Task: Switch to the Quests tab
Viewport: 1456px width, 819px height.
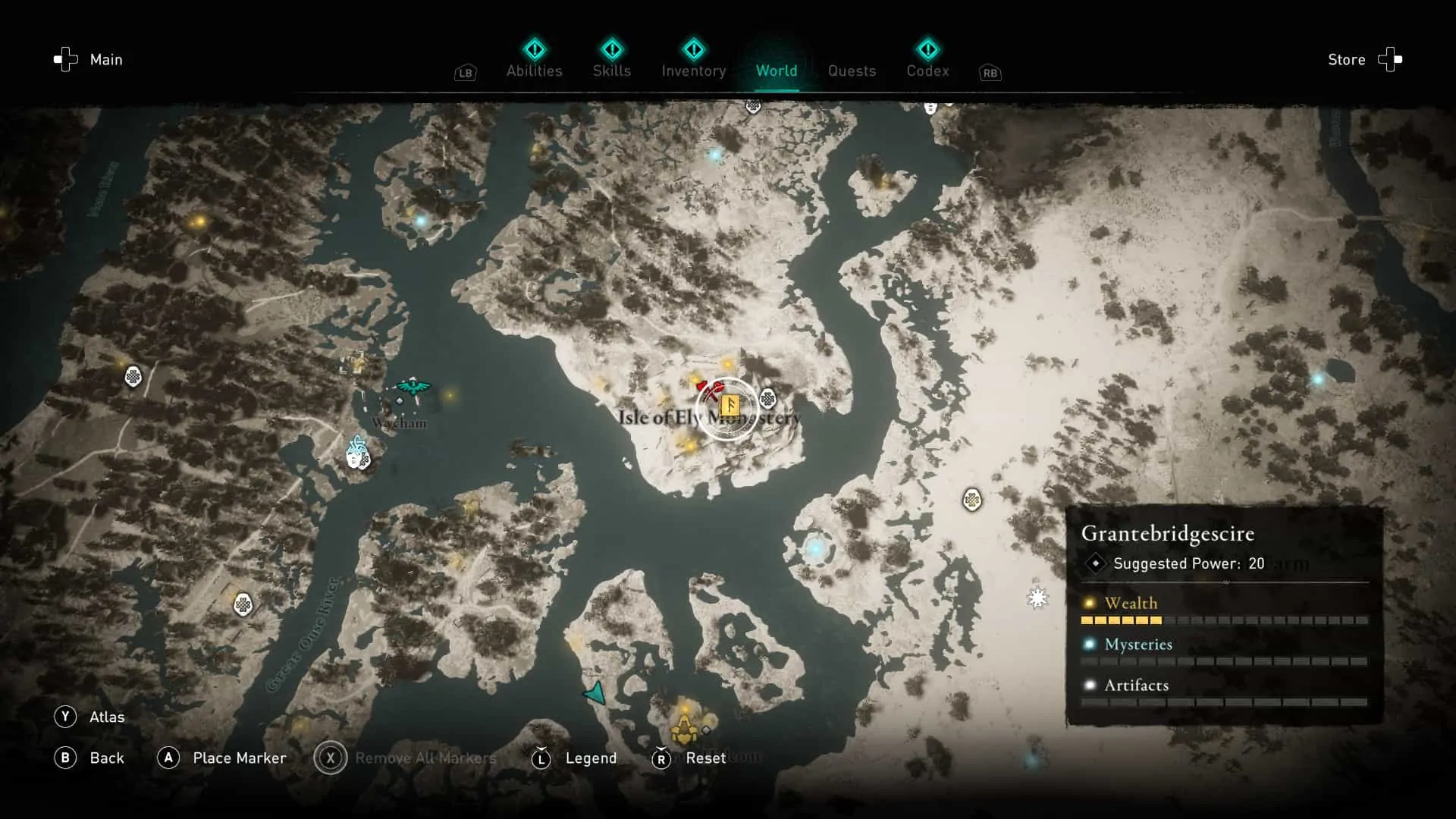Action: click(x=852, y=71)
